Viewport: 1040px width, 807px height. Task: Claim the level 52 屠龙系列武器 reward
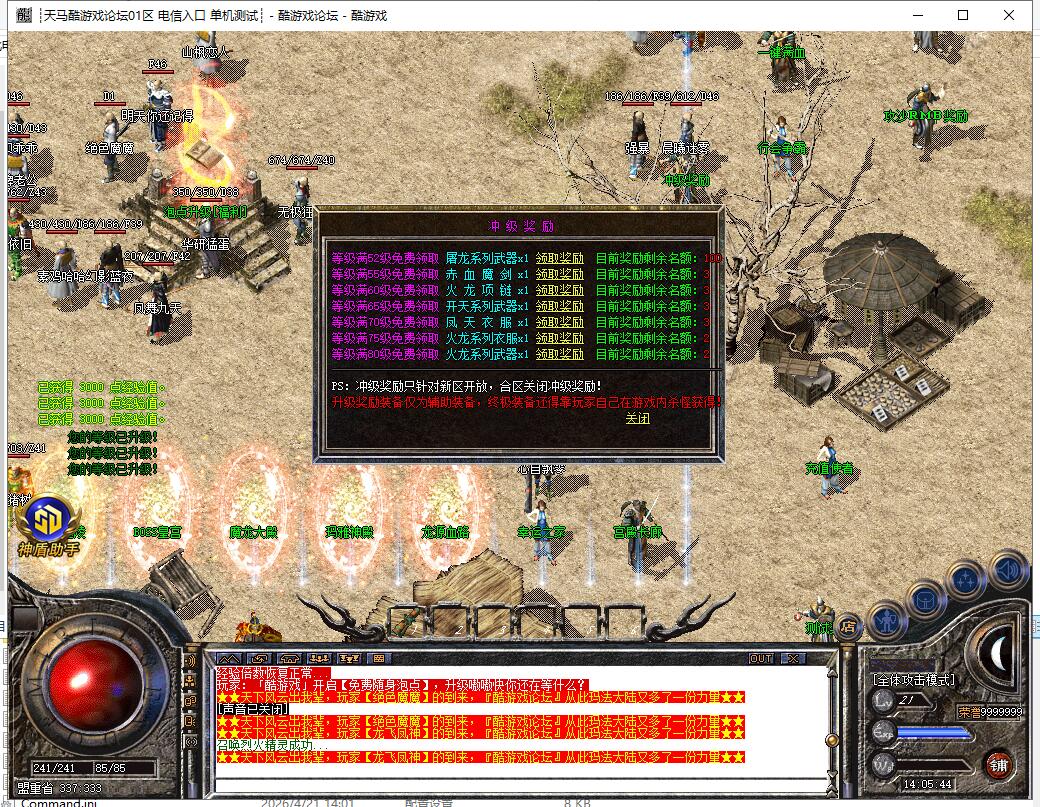[560, 257]
